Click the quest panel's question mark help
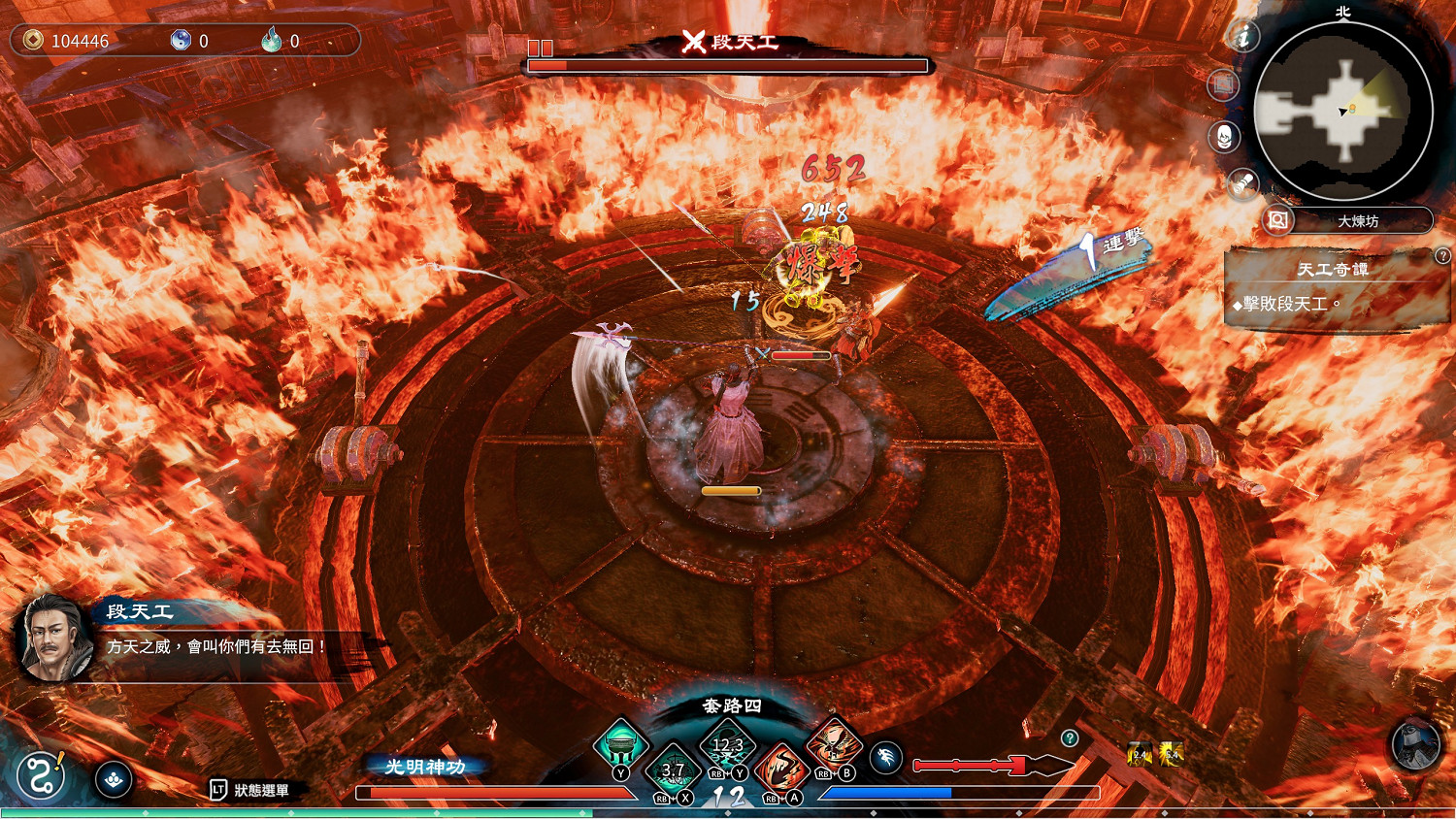The width and height of the screenshot is (1456, 819). pos(1442,256)
